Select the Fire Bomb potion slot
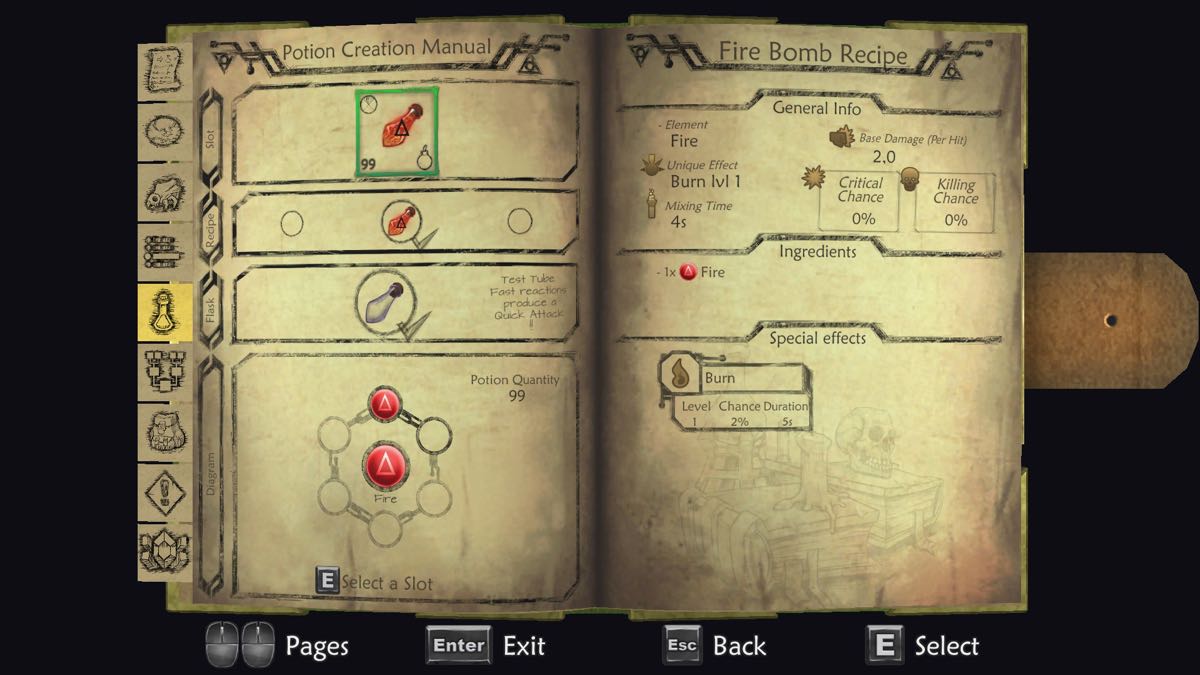The height and width of the screenshot is (675, 1200). [x=396, y=132]
